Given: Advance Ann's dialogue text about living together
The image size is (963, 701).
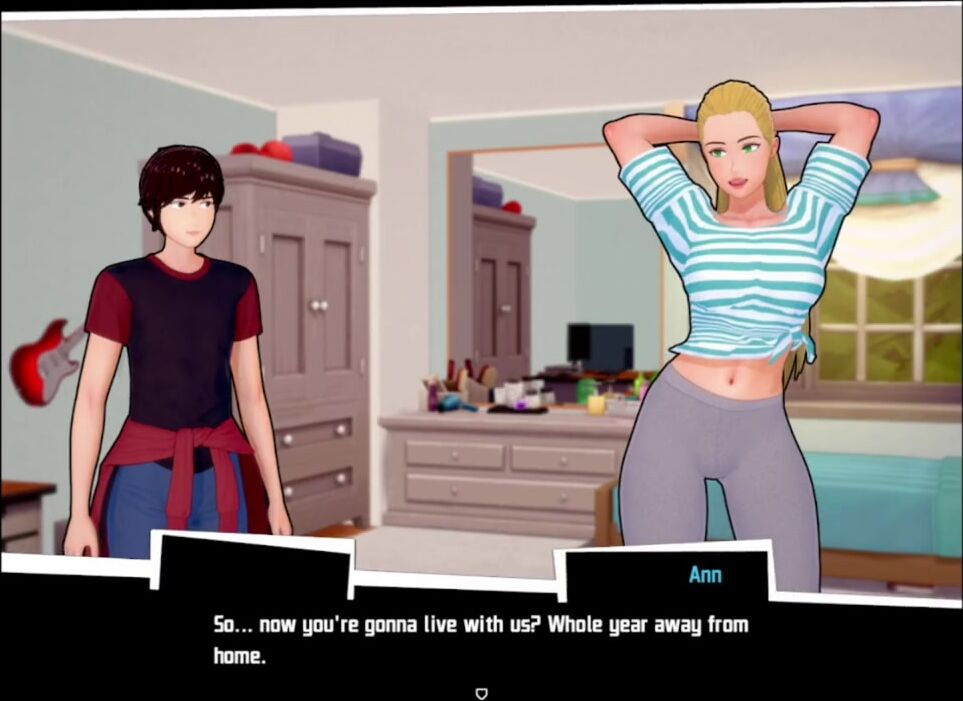Looking at the screenshot, I should (481, 640).
